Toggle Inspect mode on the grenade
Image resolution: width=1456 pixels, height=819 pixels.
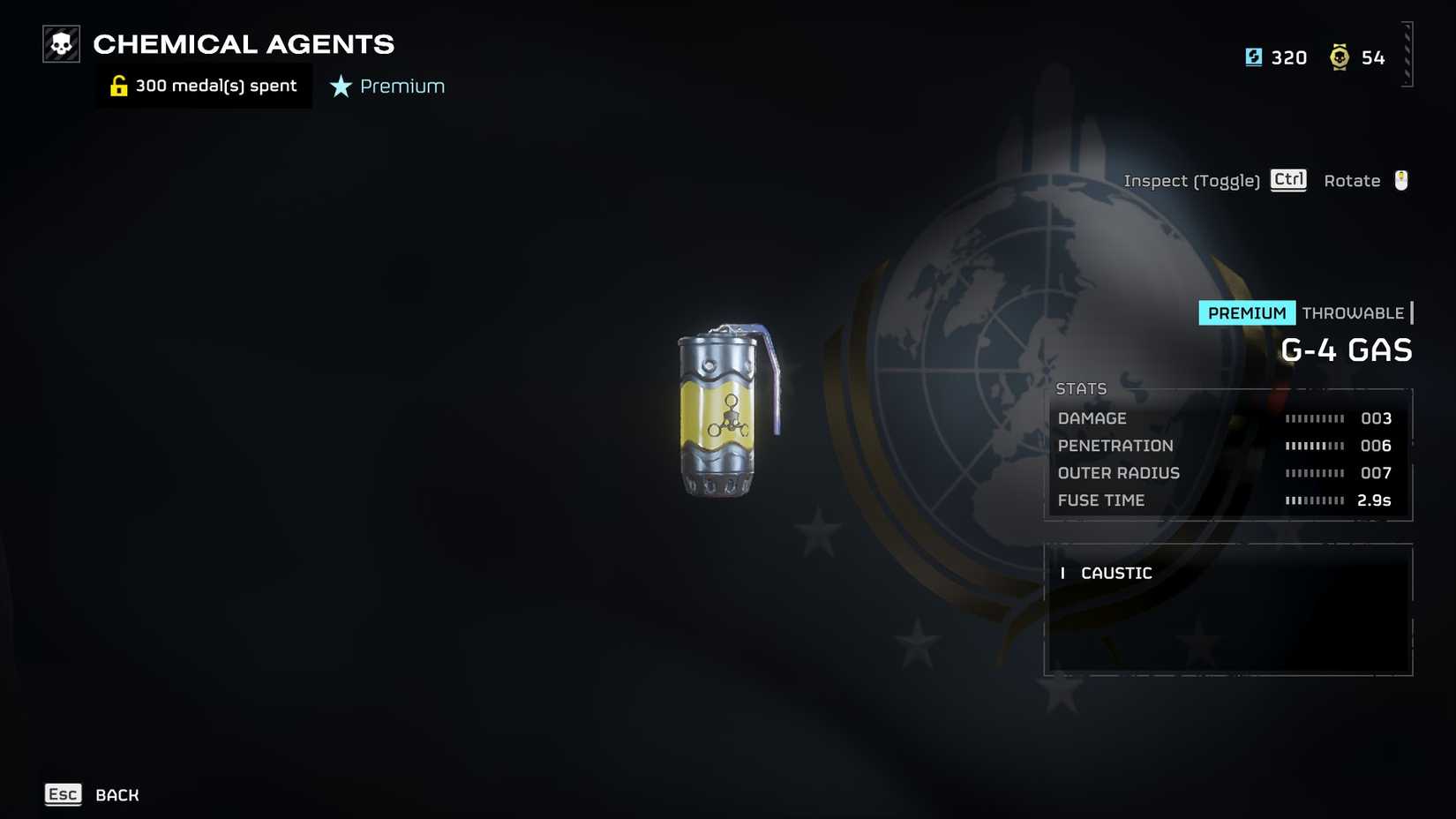(1193, 180)
